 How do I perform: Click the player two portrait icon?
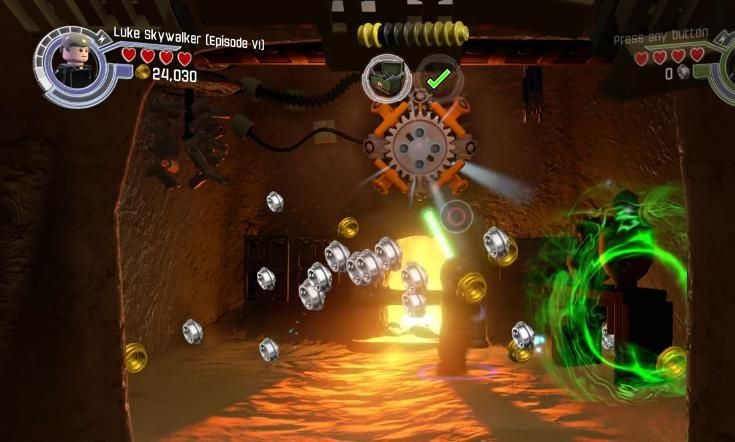click(x=727, y=64)
